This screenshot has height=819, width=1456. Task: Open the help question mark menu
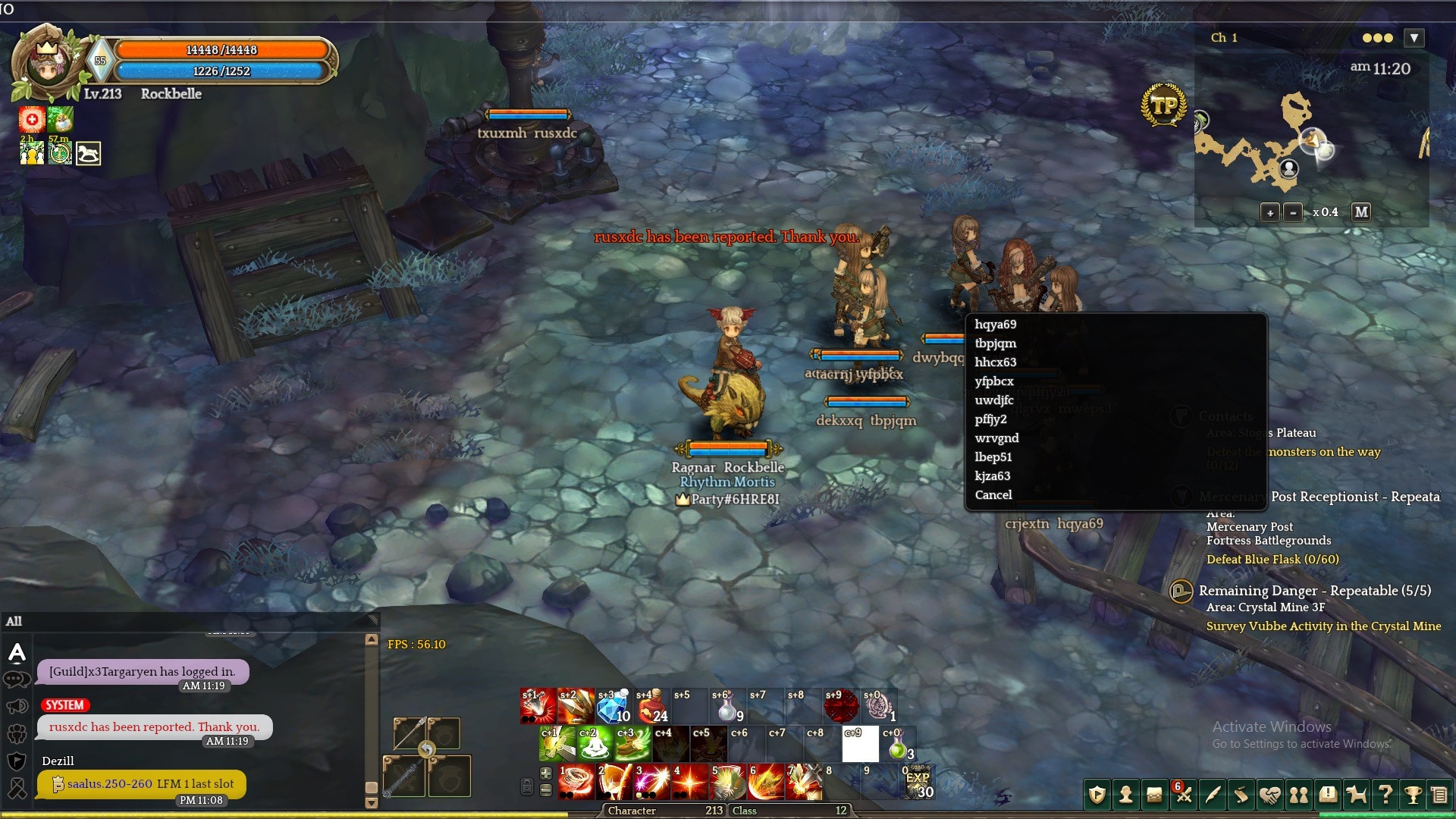[1385, 795]
